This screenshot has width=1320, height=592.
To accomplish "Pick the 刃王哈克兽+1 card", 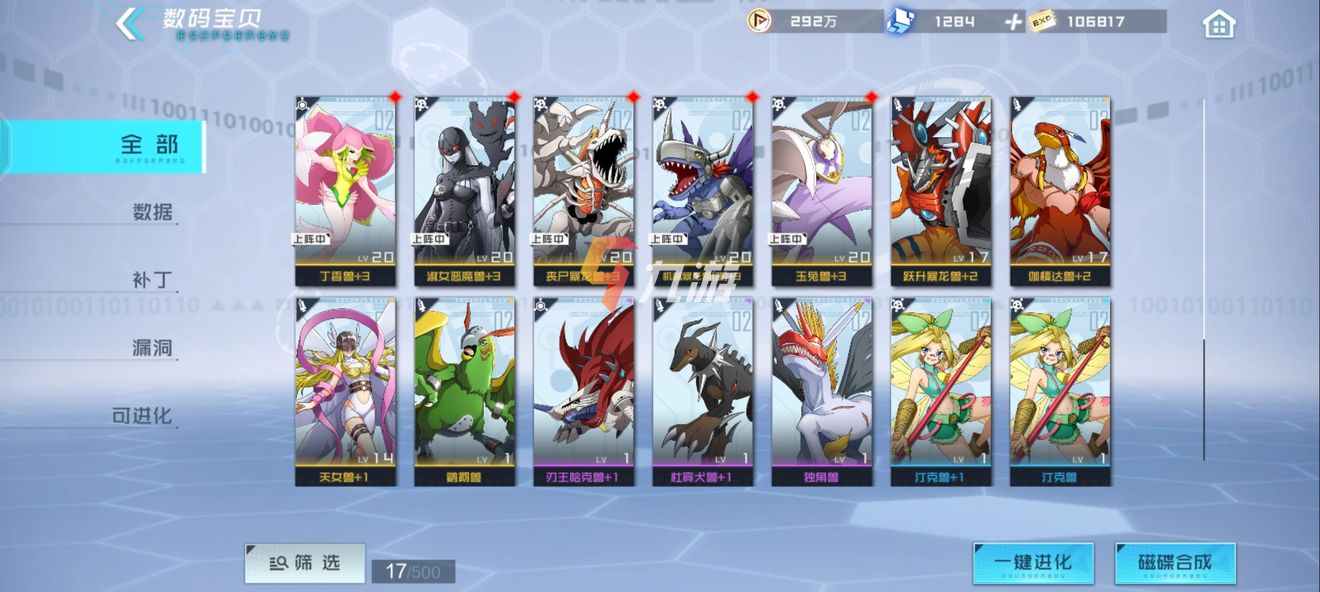I will coord(583,391).
